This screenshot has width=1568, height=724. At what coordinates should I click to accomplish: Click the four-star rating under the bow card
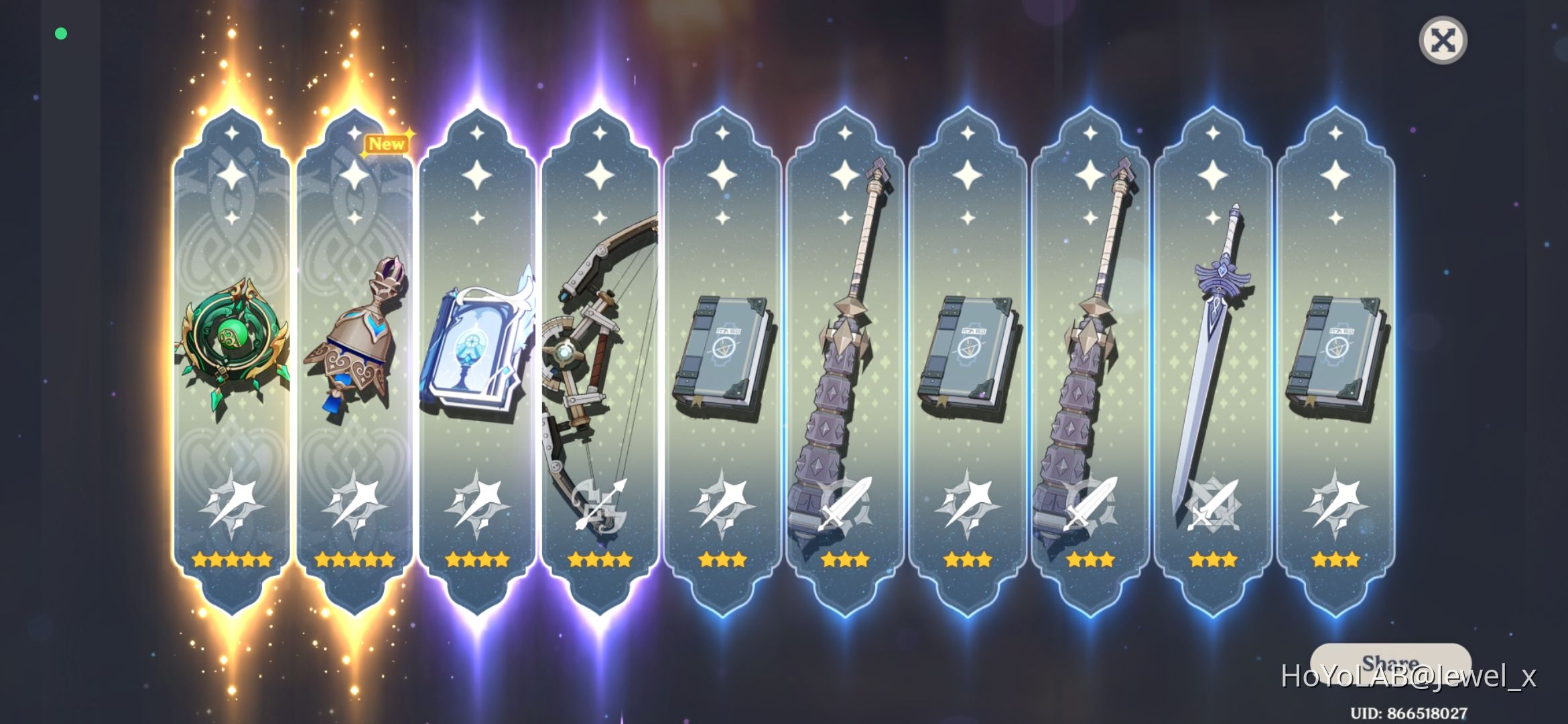coord(598,558)
